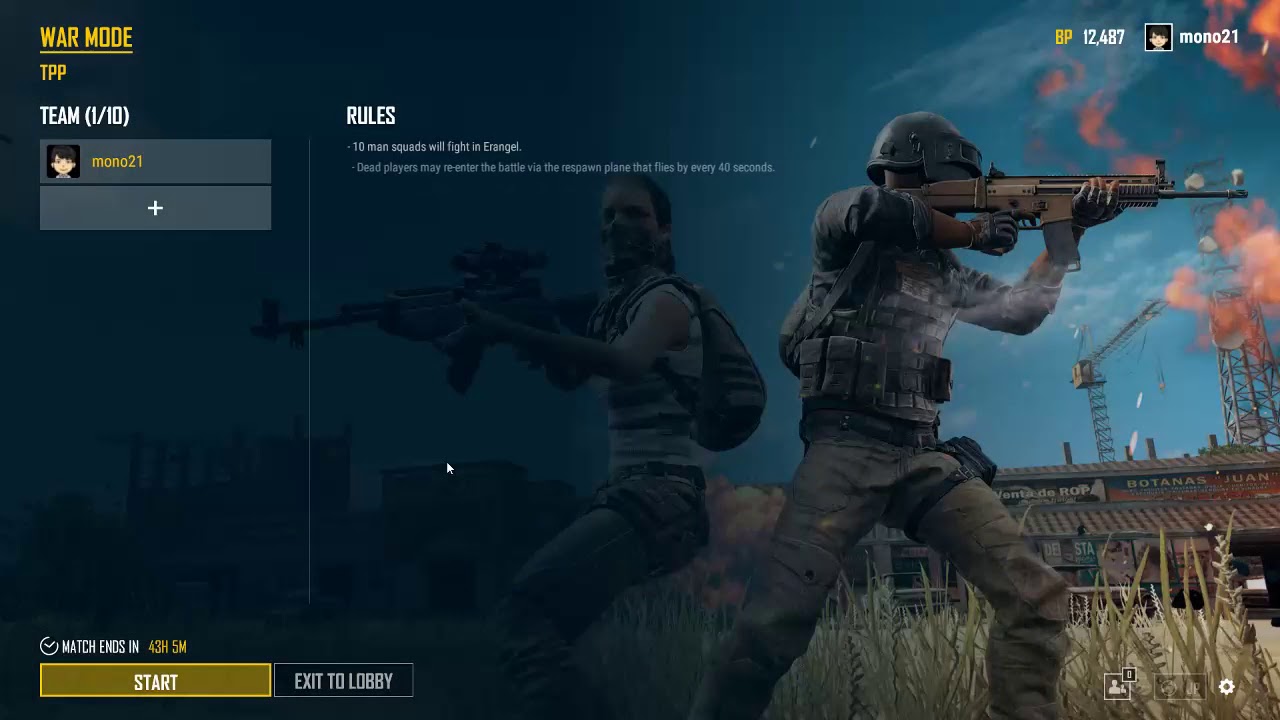1280x720 pixels.
Task: Click the plus to invite a teammate
Action: 155,208
